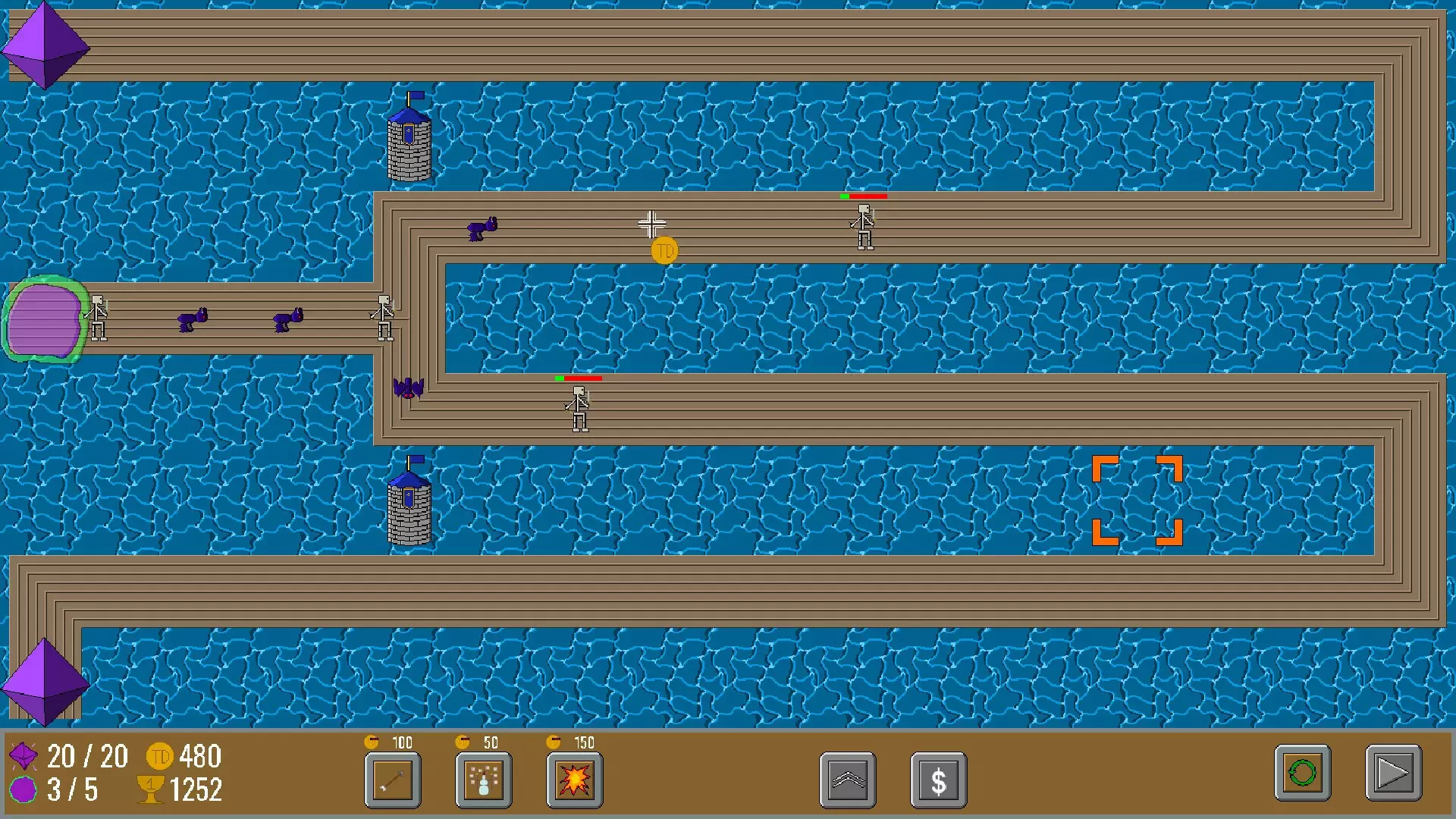Select the orange-bracketed tower placement tile
The width and height of the screenshot is (1456, 819).
pyautogui.click(x=1137, y=500)
